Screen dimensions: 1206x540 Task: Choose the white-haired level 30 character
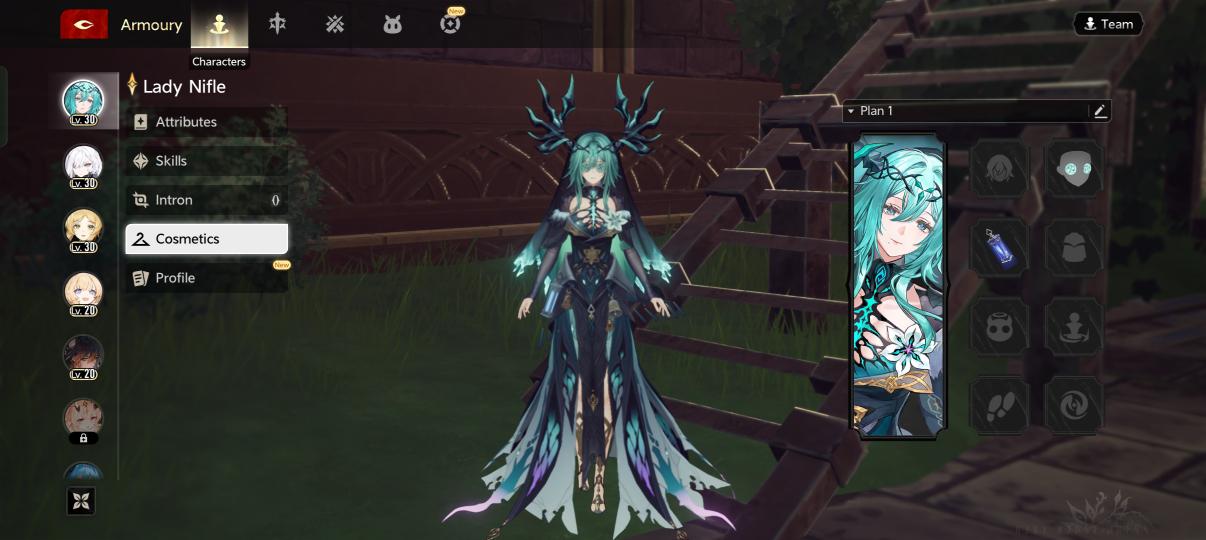pyautogui.click(x=83, y=163)
